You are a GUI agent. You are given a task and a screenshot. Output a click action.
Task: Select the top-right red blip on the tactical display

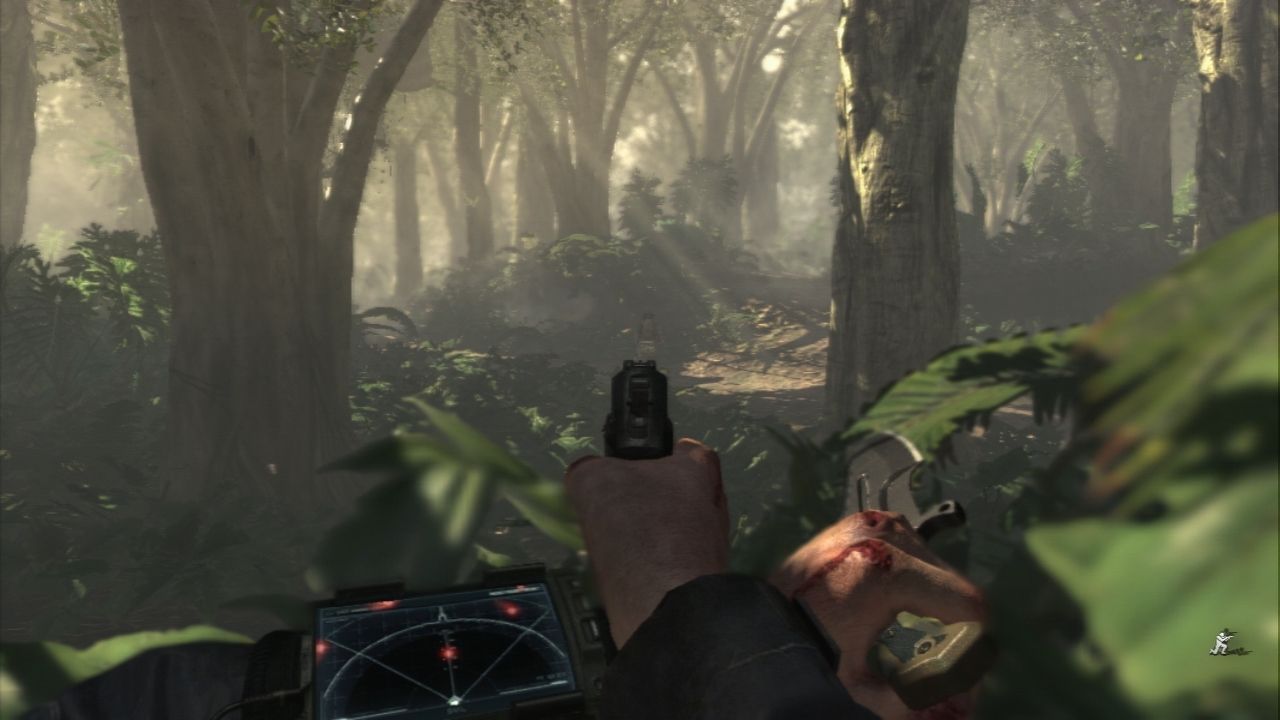pyautogui.click(x=511, y=610)
